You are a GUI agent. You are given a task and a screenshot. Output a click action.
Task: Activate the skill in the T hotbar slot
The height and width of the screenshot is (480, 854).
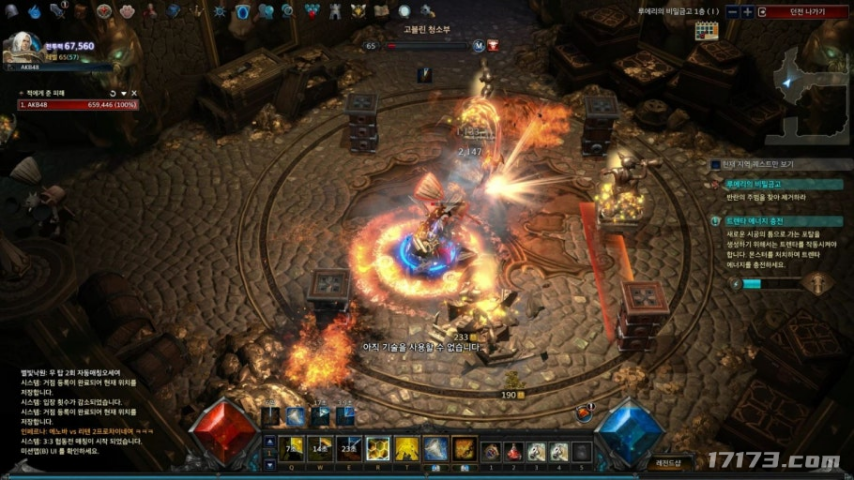[406, 449]
